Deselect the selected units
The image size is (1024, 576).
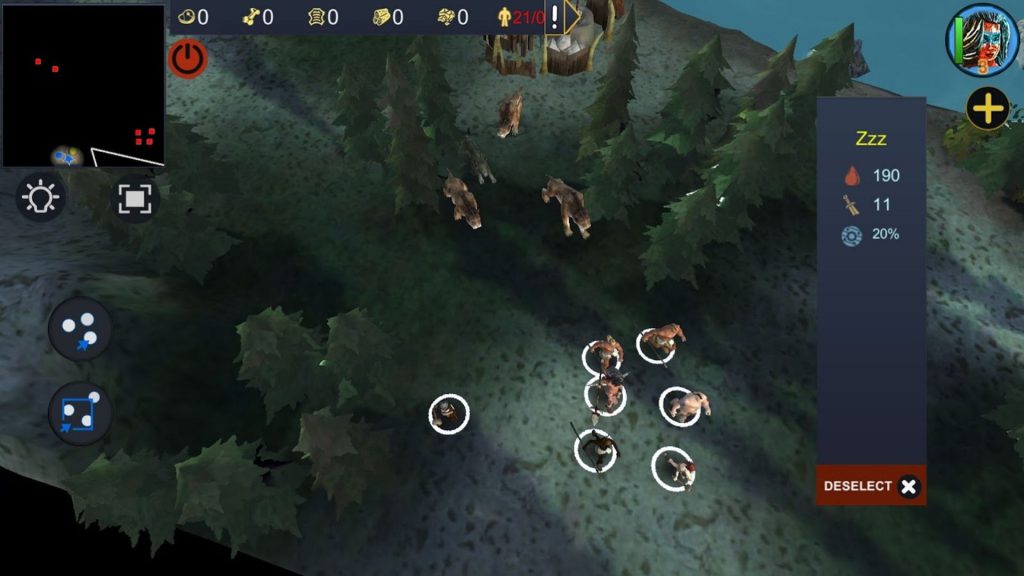tap(870, 486)
